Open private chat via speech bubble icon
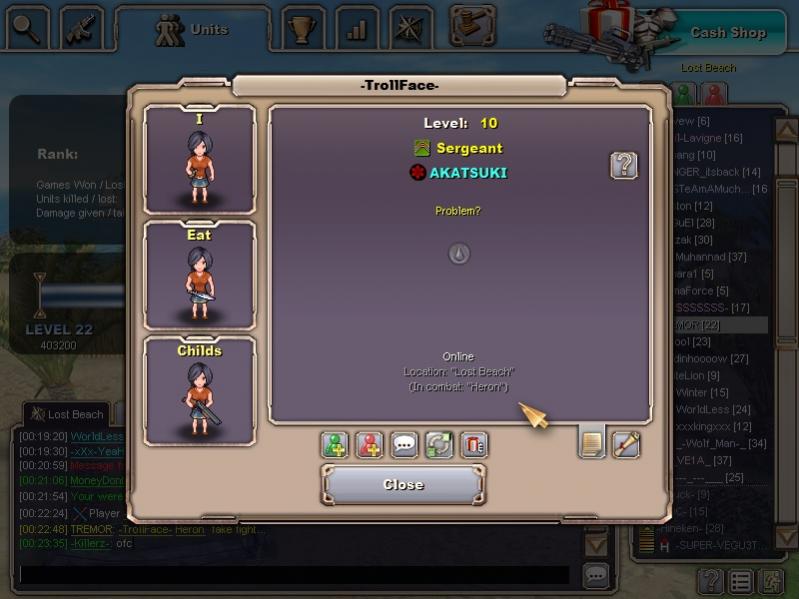The width and height of the screenshot is (799, 599). [405, 445]
